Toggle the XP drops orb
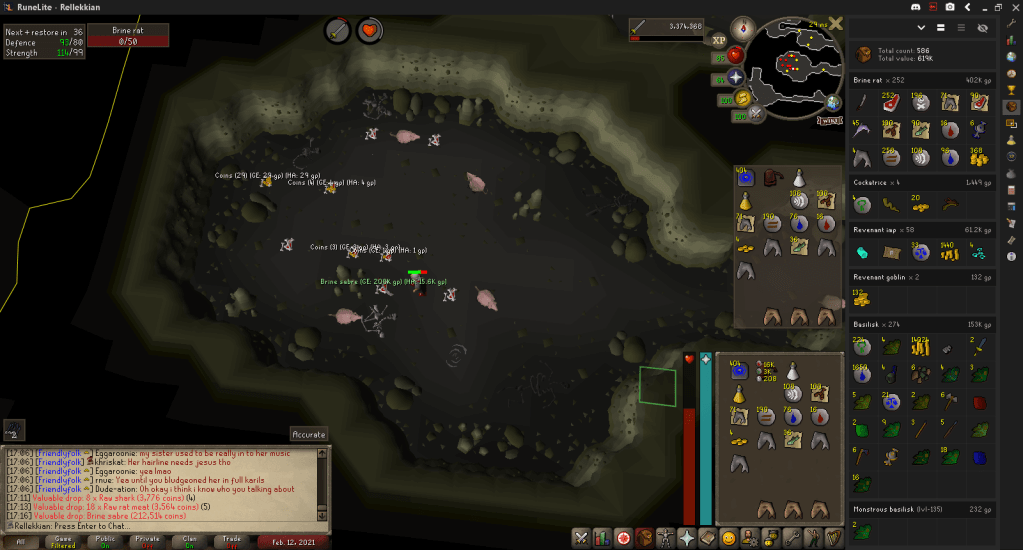Image resolution: width=1023 pixels, height=550 pixels. click(x=718, y=40)
